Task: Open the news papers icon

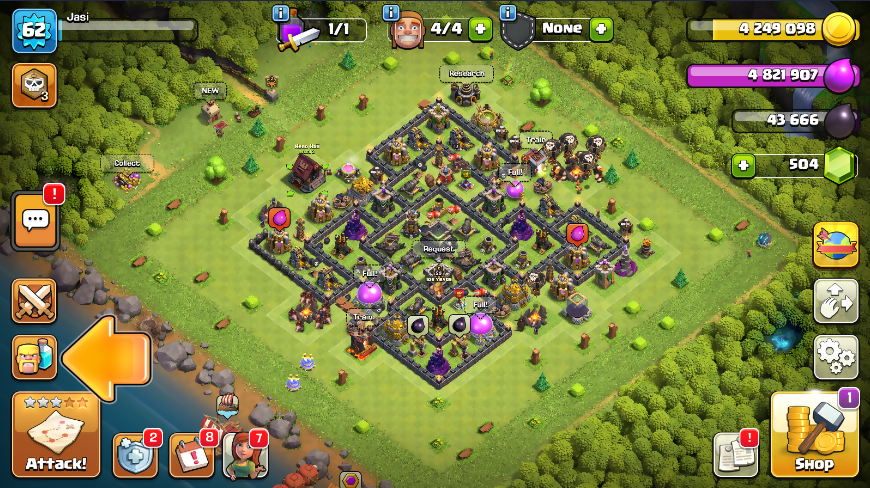Action: coord(736,455)
